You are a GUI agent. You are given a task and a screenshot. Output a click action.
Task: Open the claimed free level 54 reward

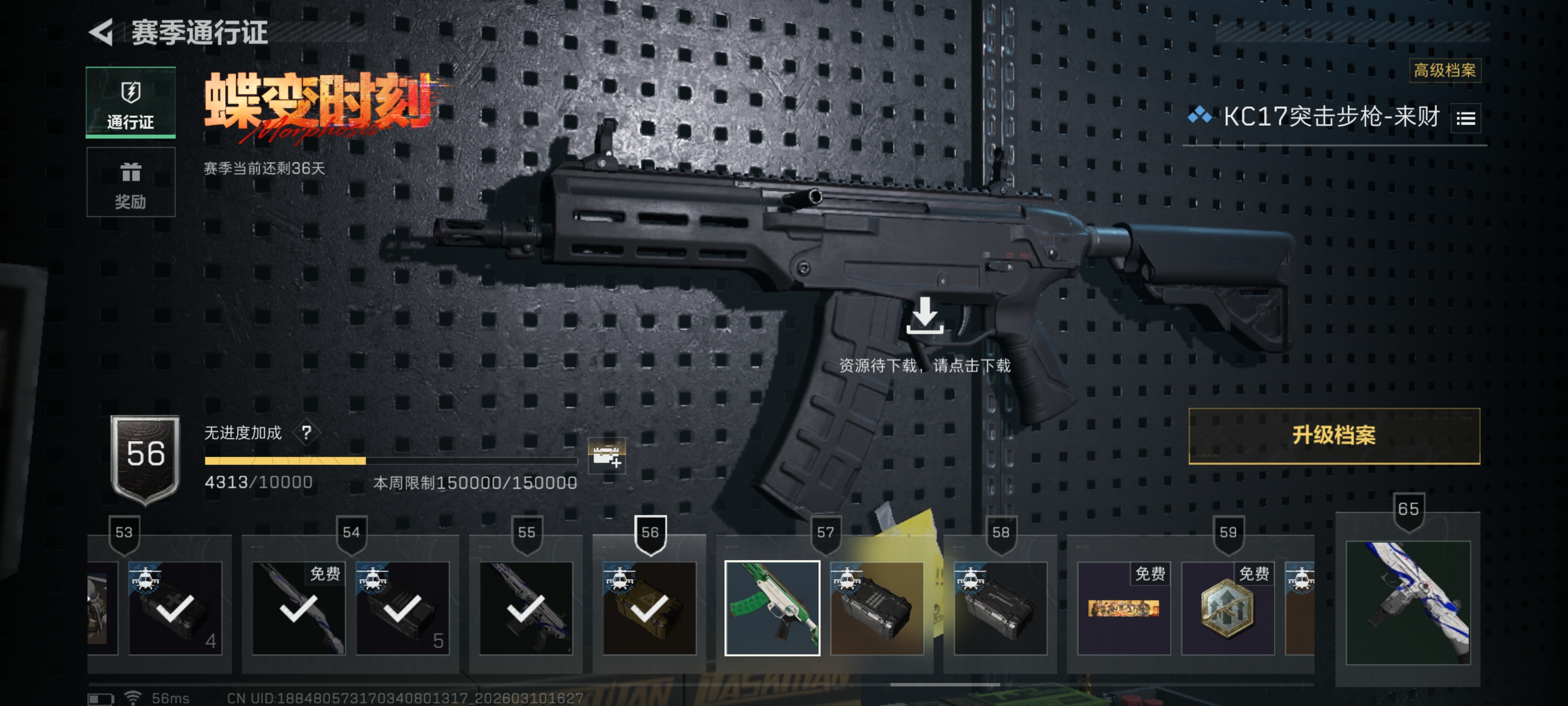(x=298, y=608)
